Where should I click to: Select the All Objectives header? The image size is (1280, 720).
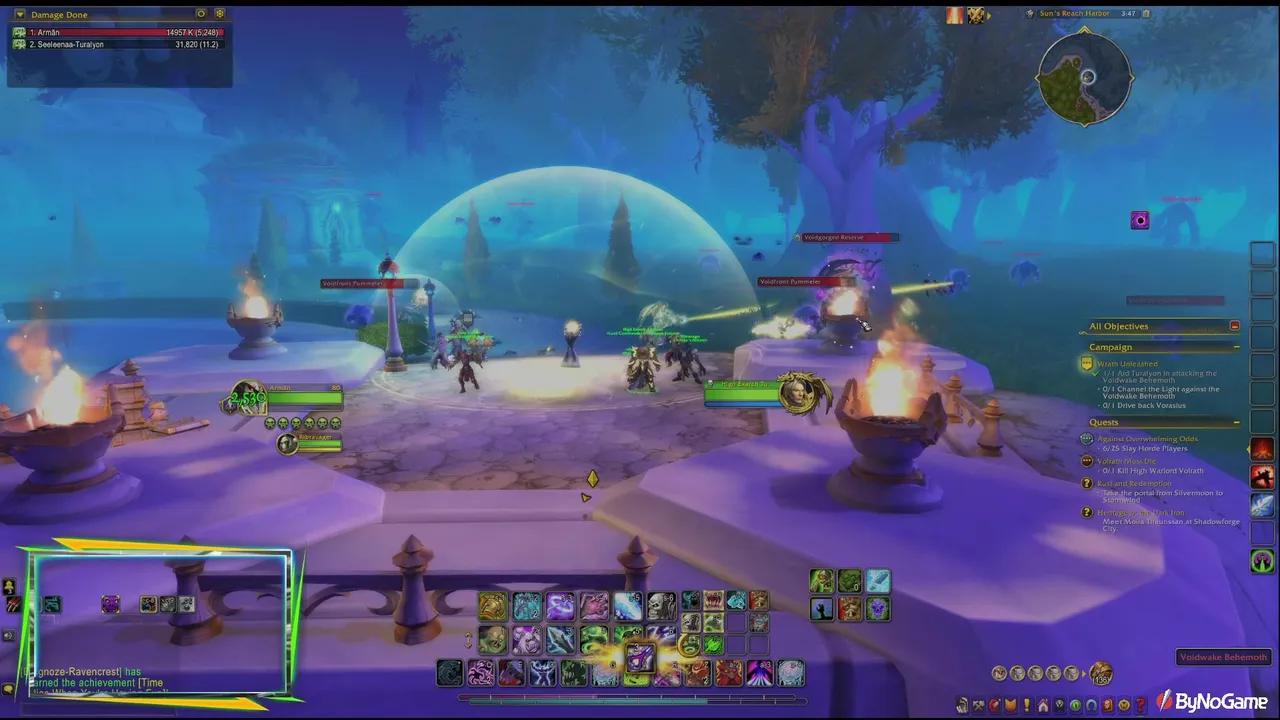[1119, 326]
